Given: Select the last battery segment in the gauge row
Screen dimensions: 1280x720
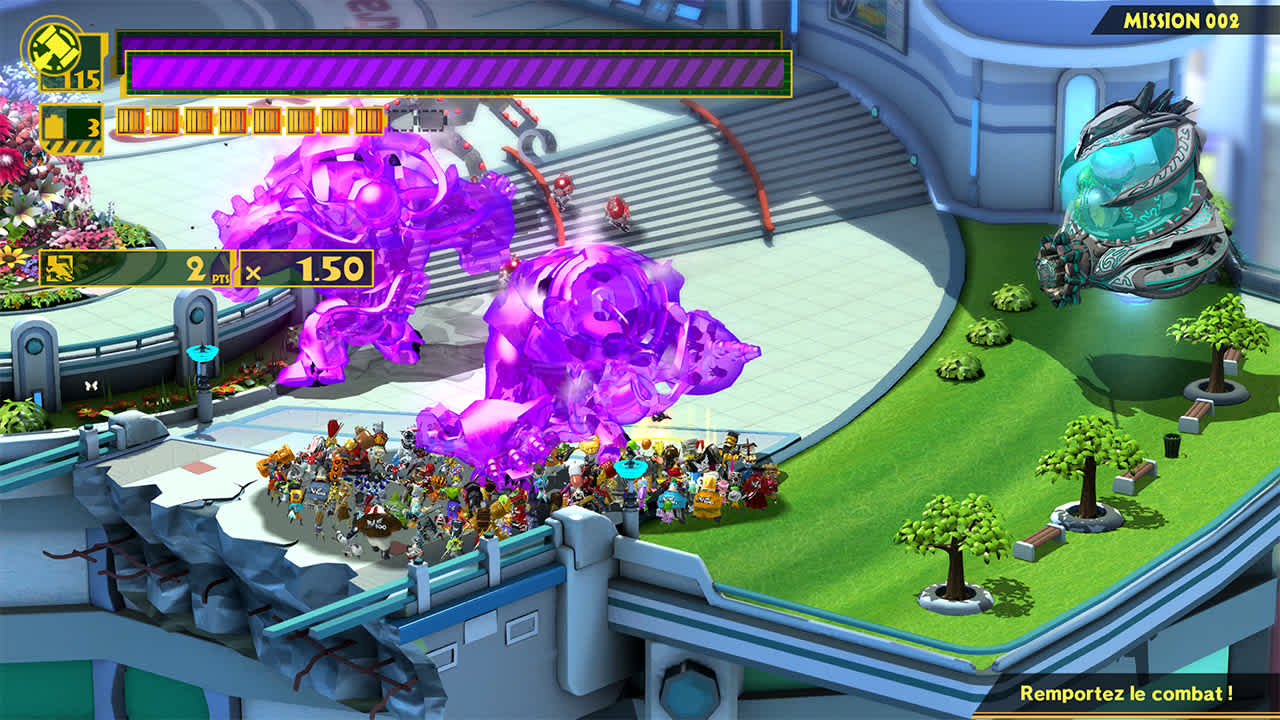Looking at the screenshot, I should click(x=368, y=122).
